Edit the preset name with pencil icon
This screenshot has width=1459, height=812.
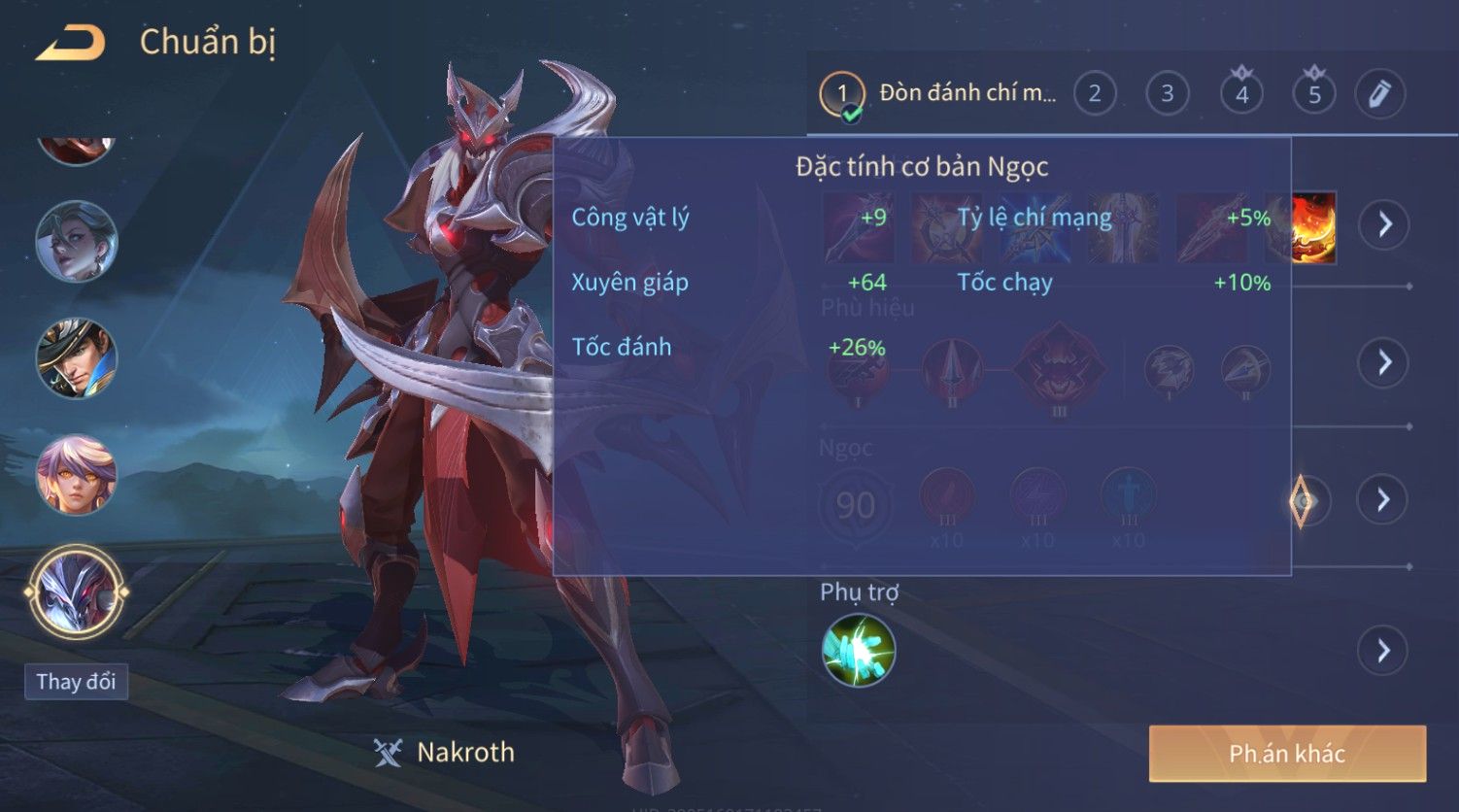pyautogui.click(x=1379, y=94)
